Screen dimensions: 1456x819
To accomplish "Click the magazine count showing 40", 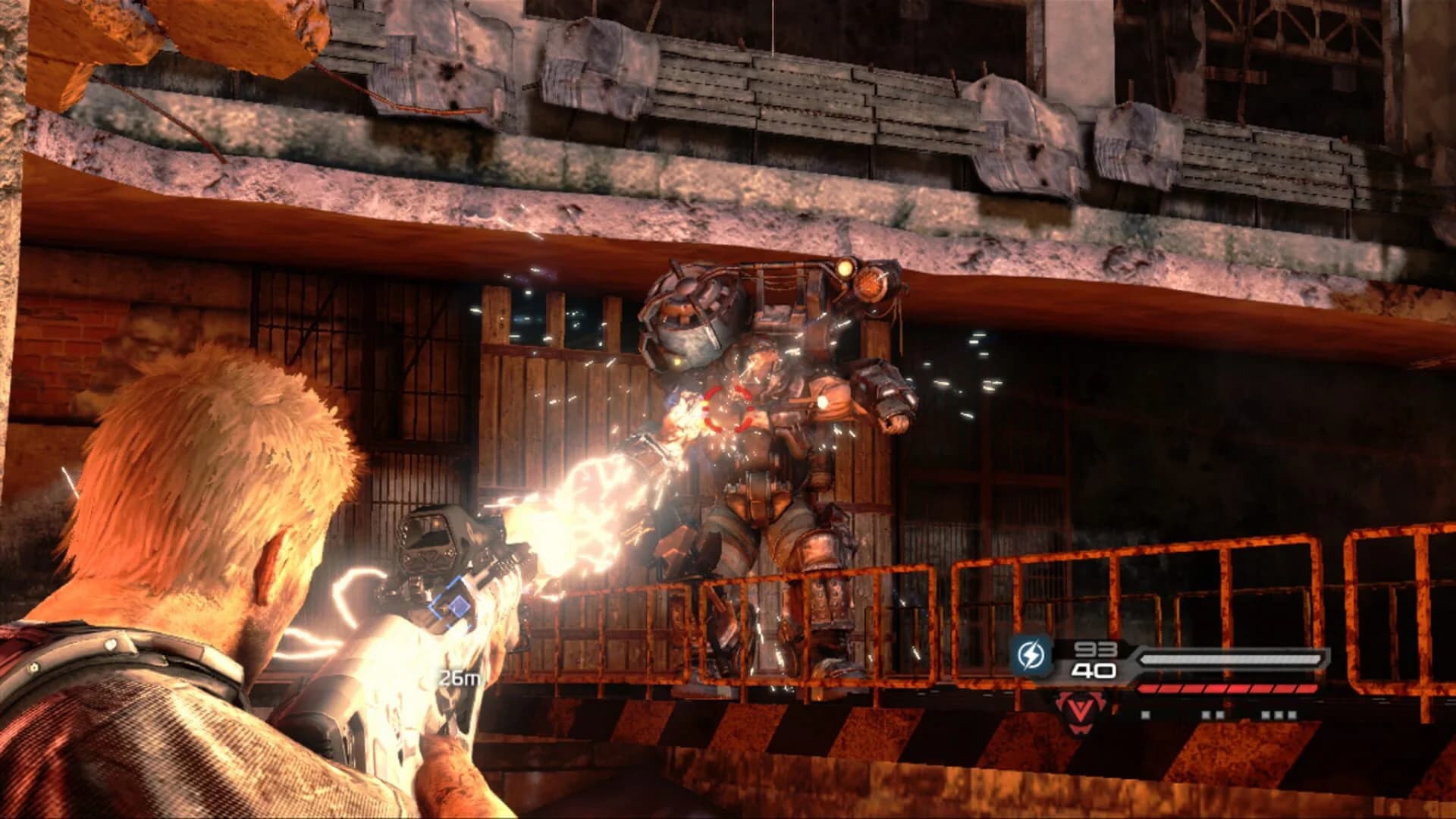I will (x=1094, y=670).
